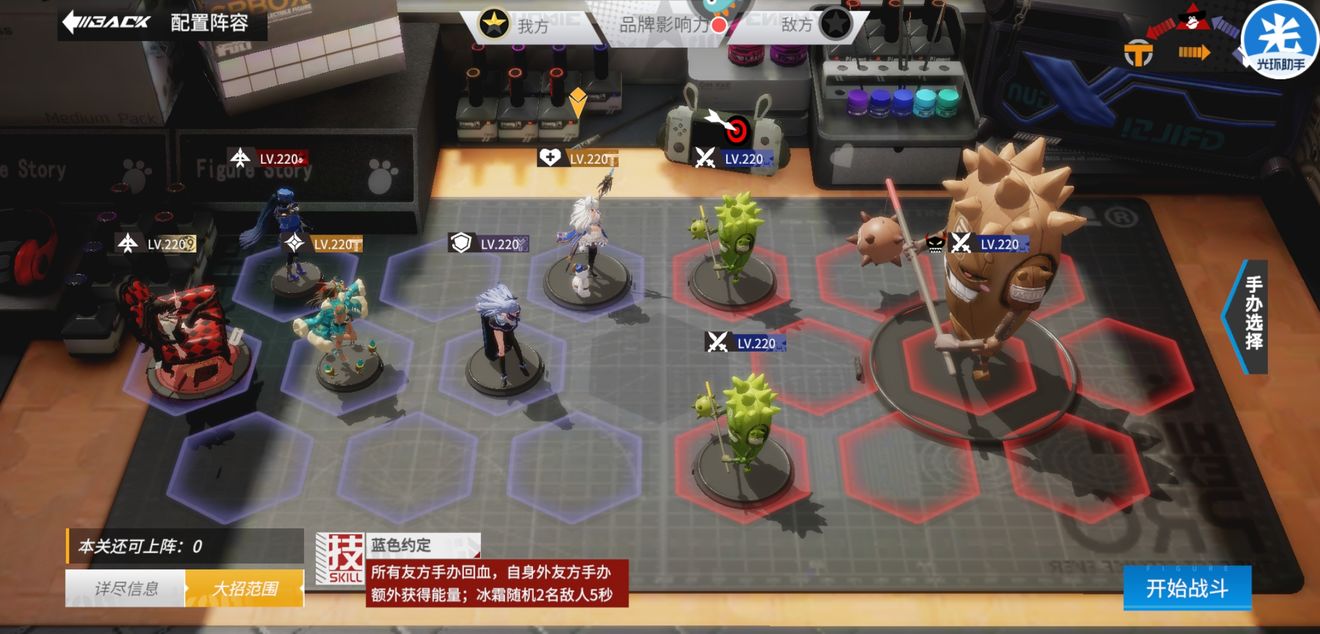Select the 敌方 enemy side indicator
Image resolution: width=1320 pixels, height=634 pixels.
coord(815,25)
